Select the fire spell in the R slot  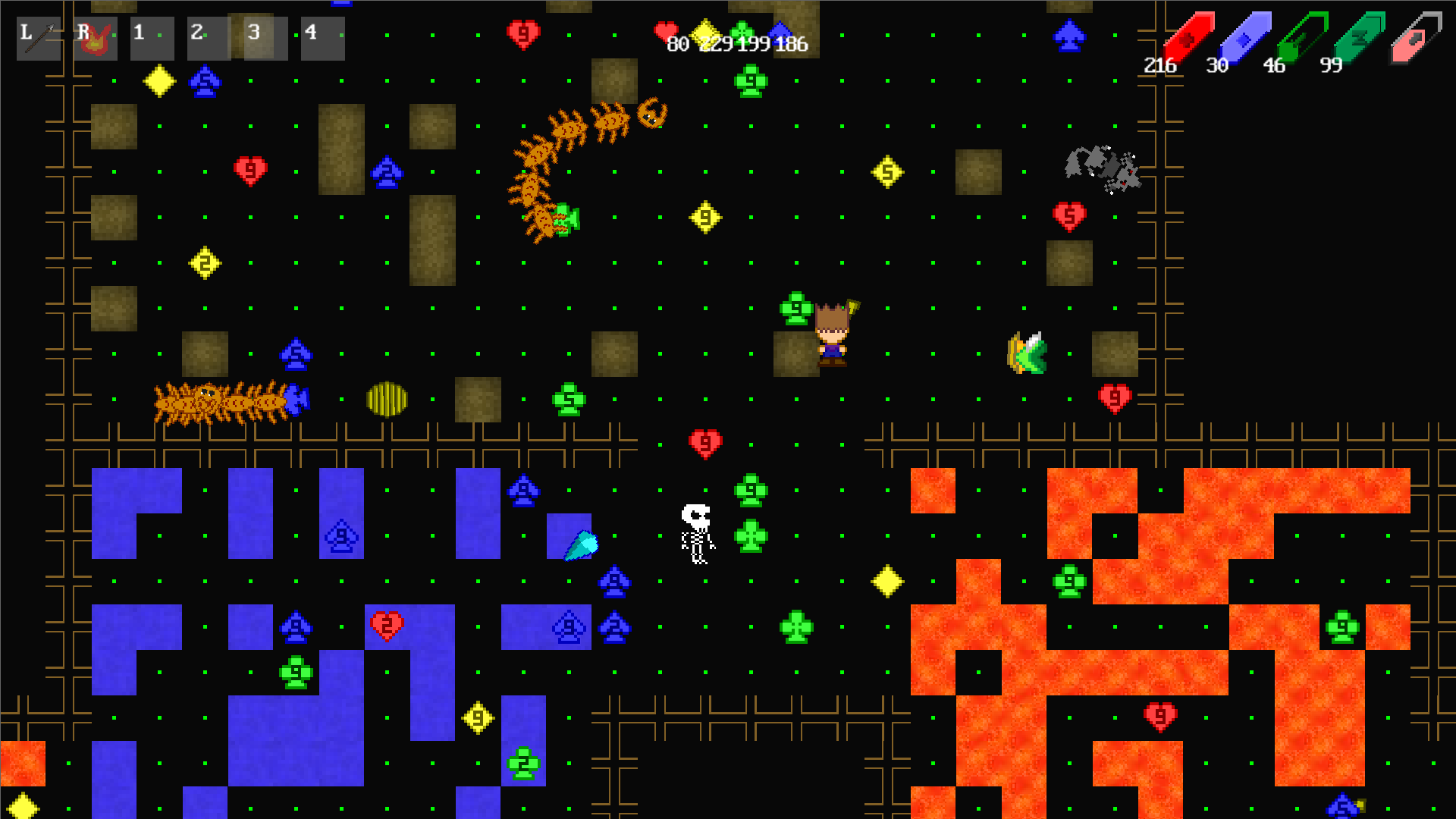coord(96,38)
